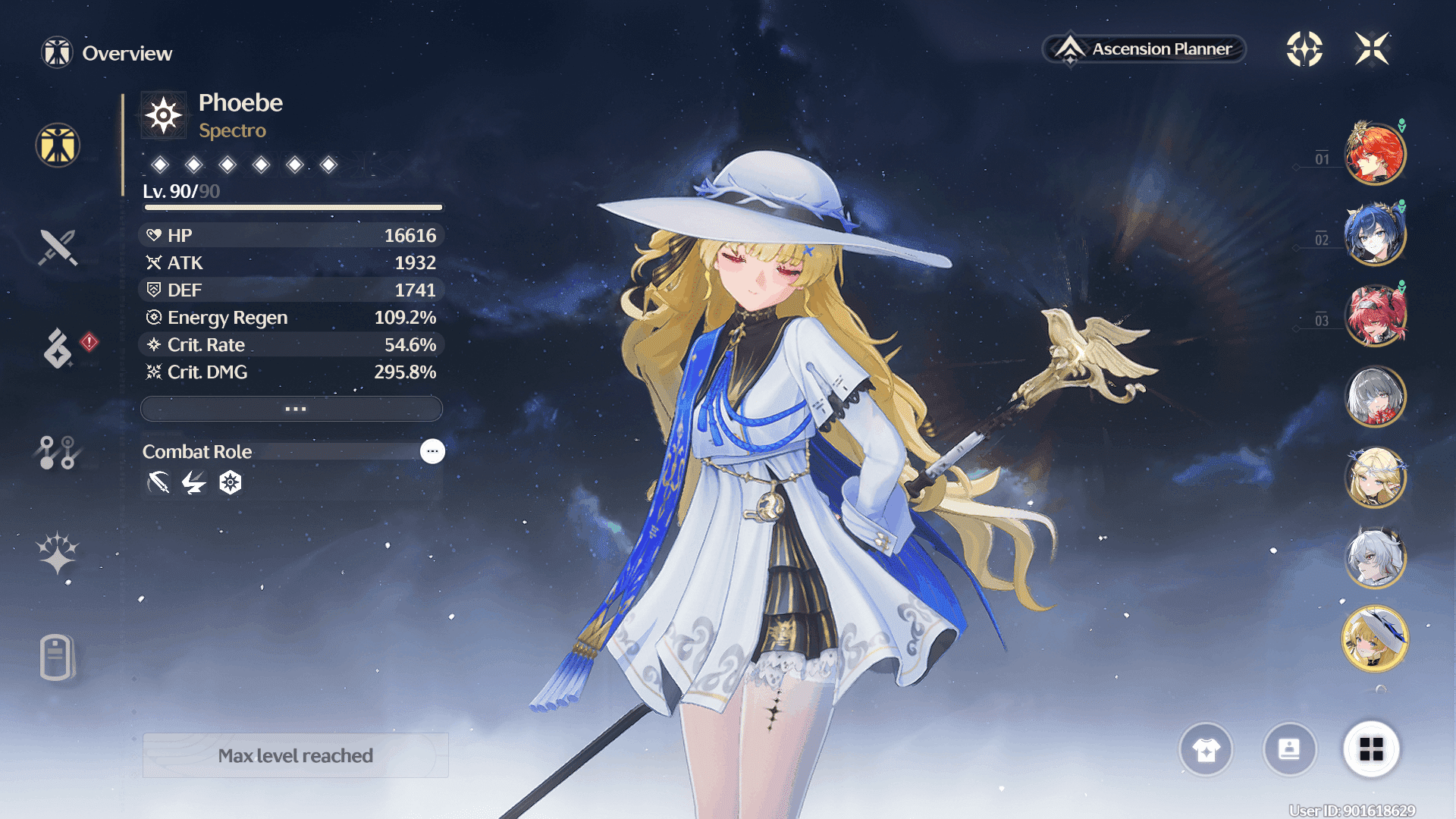Image resolution: width=1456 pixels, height=819 pixels.
Task: Select the blue-haired character in slot 02
Action: click(x=1375, y=234)
